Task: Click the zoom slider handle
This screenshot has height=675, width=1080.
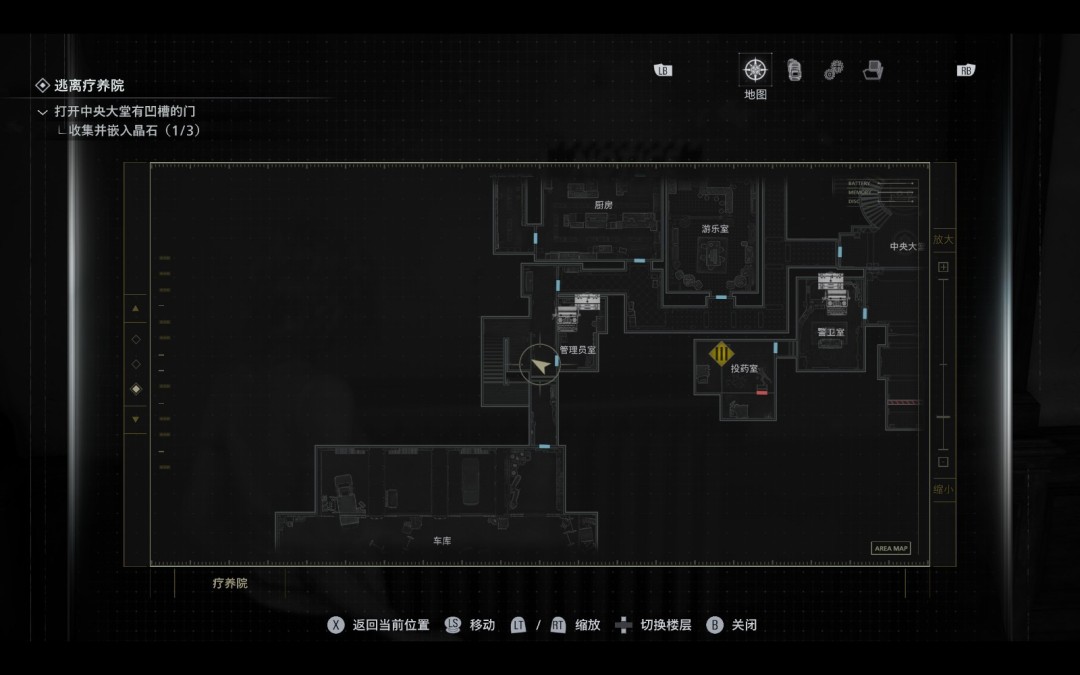Action: pyautogui.click(x=943, y=417)
